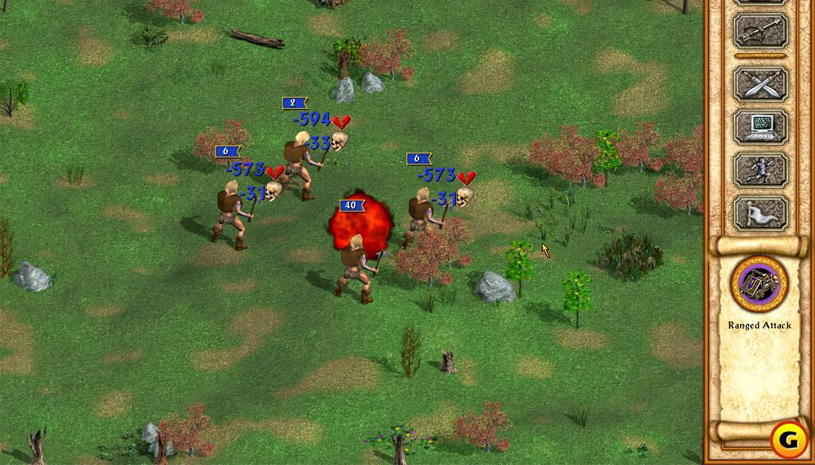Viewport: 815px width, 465px height.
Task: Surrender using the white flag button
Action: [760, 212]
